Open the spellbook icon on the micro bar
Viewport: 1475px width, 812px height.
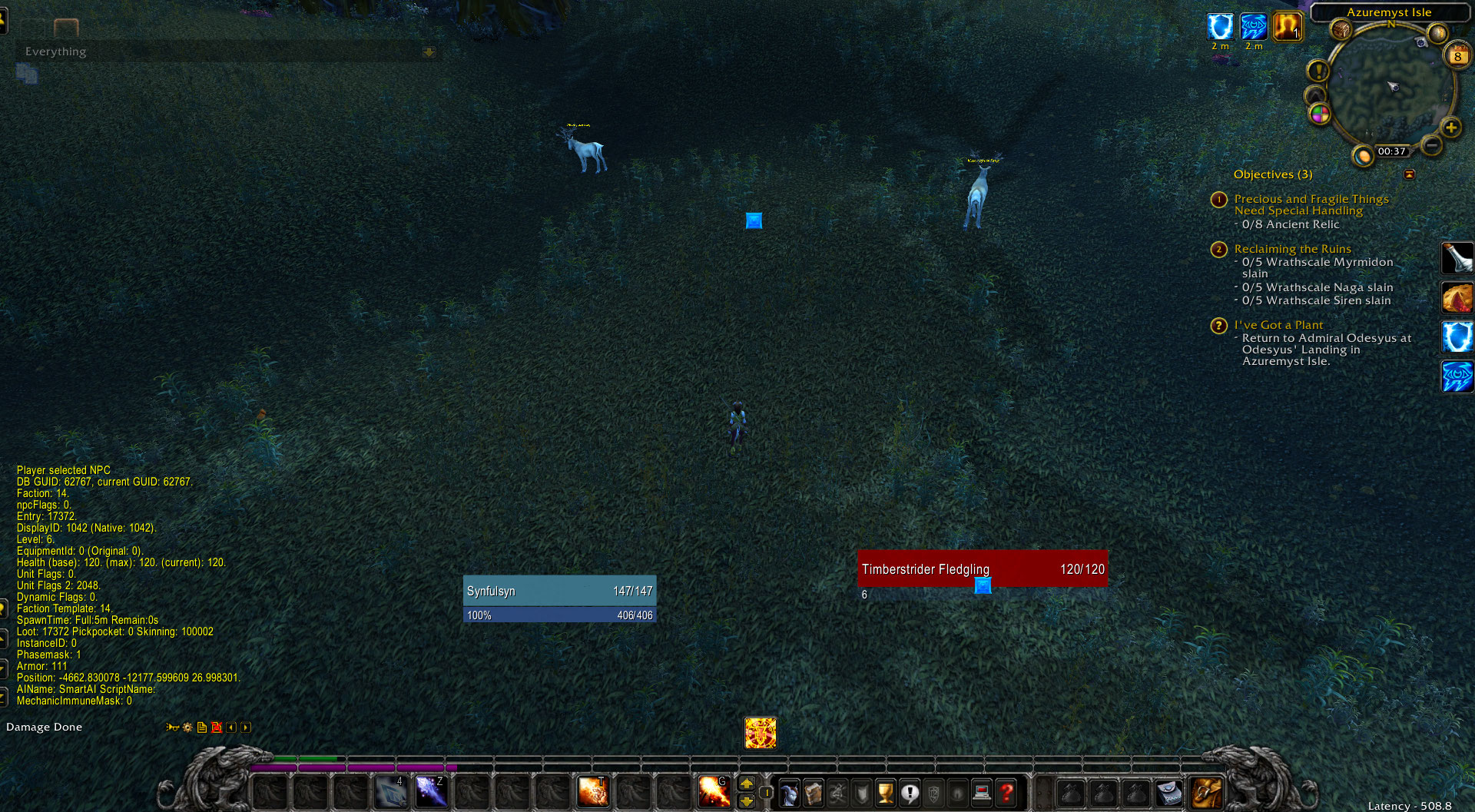[x=814, y=792]
